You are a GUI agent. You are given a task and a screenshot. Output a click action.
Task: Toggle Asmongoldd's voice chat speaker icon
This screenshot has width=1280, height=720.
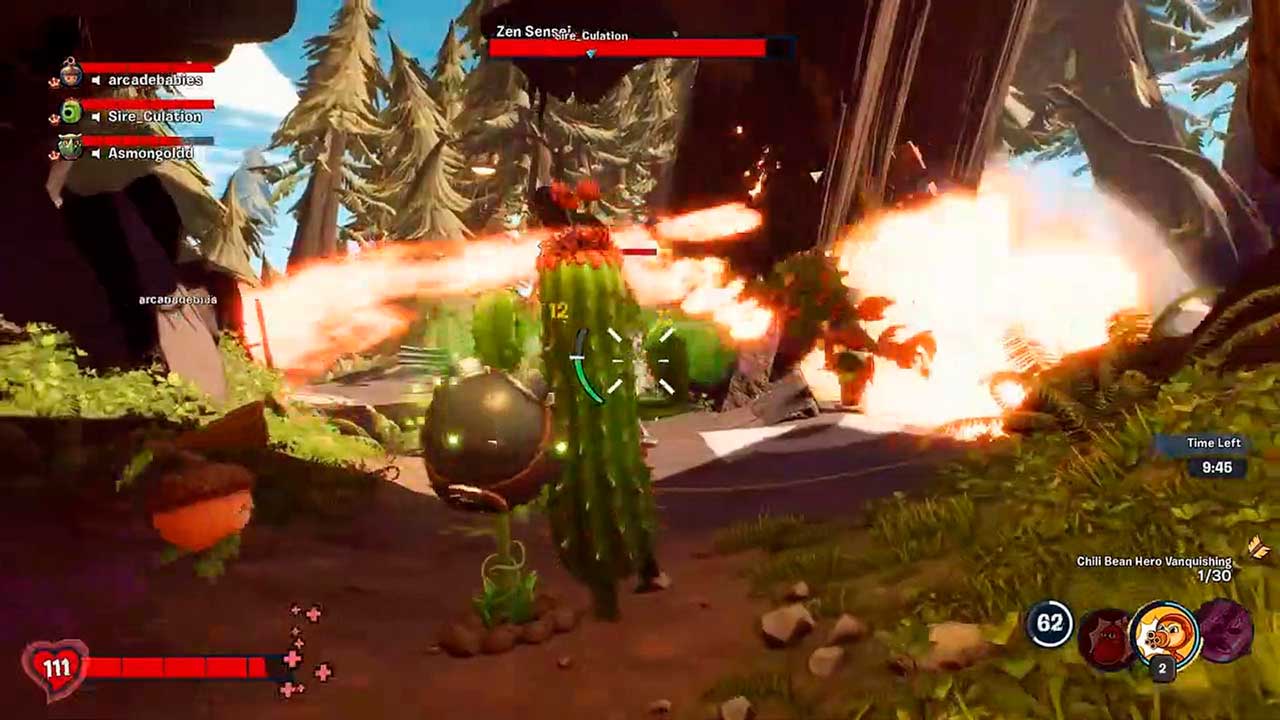pos(95,153)
